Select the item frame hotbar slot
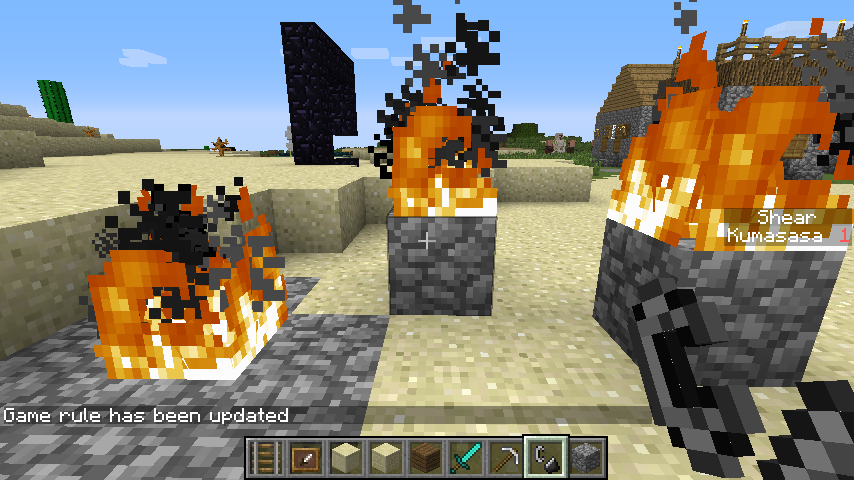854x480 pixels. coord(305,458)
